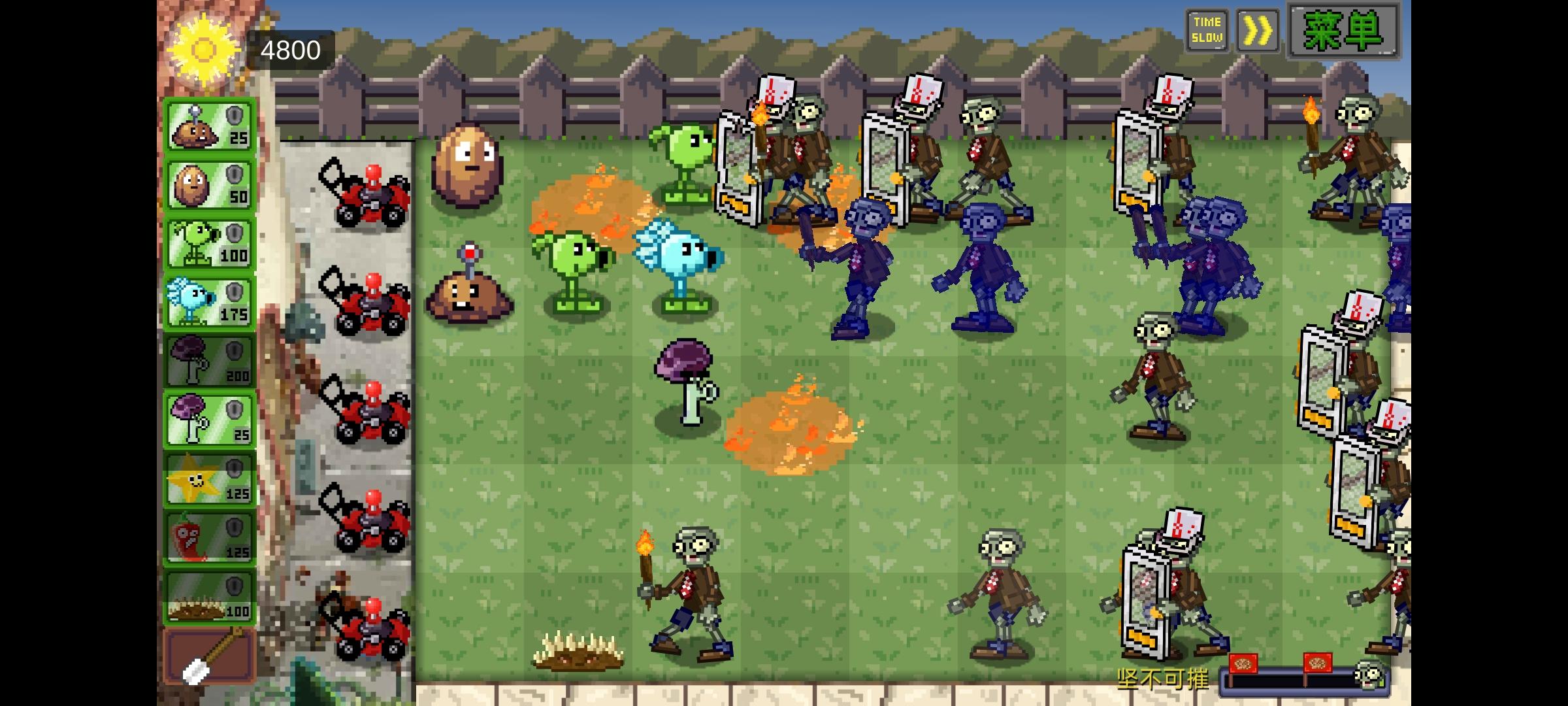Choose the Spikeweed seed packet

pos(209,595)
